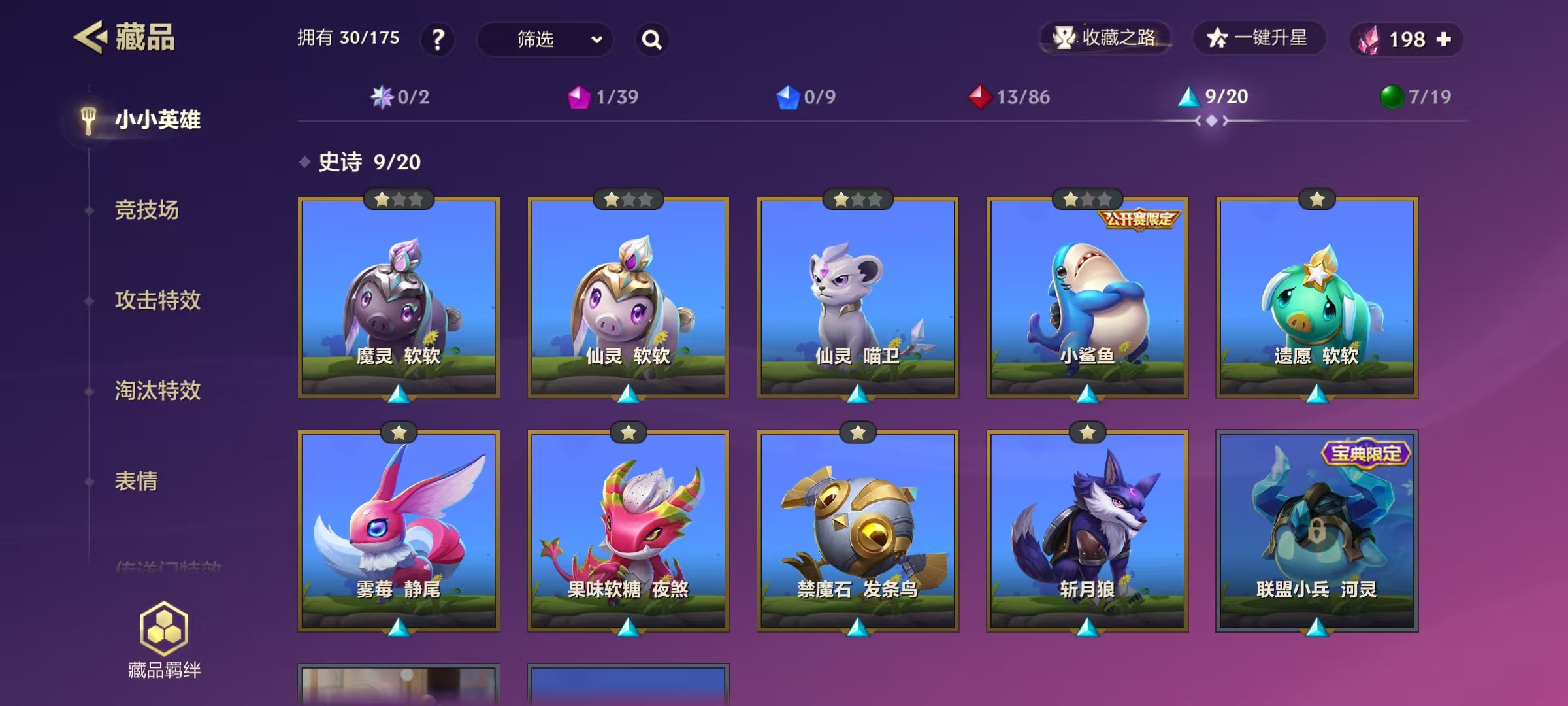This screenshot has width=1568, height=706.
Task: Select the 禁魔石 发条鸟 card
Action: (858, 531)
